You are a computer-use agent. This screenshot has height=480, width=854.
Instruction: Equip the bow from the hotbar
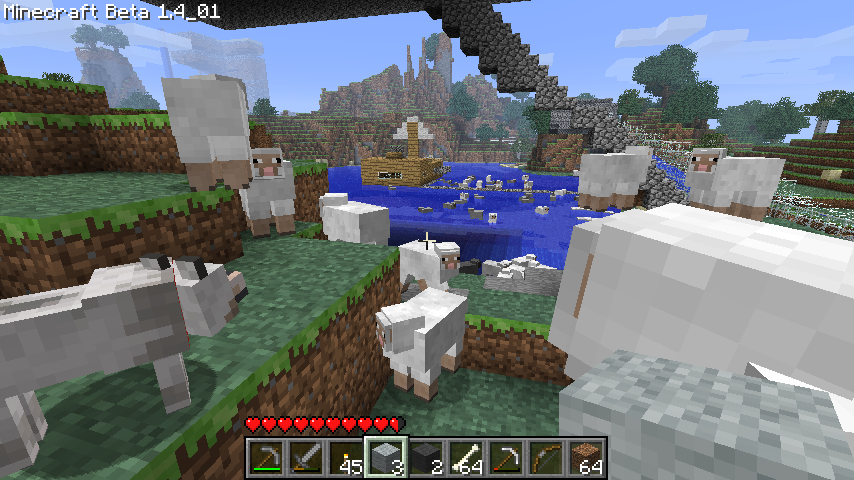click(546, 458)
